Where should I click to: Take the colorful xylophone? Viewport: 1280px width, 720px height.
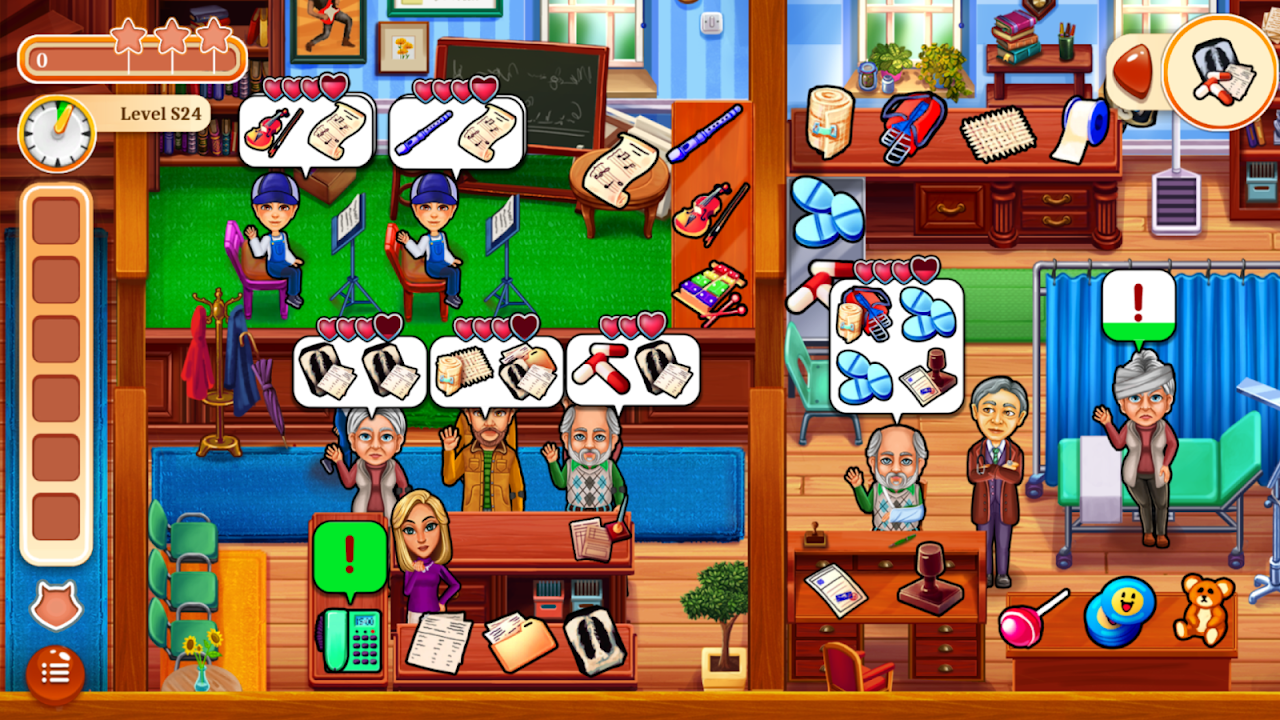tap(709, 293)
